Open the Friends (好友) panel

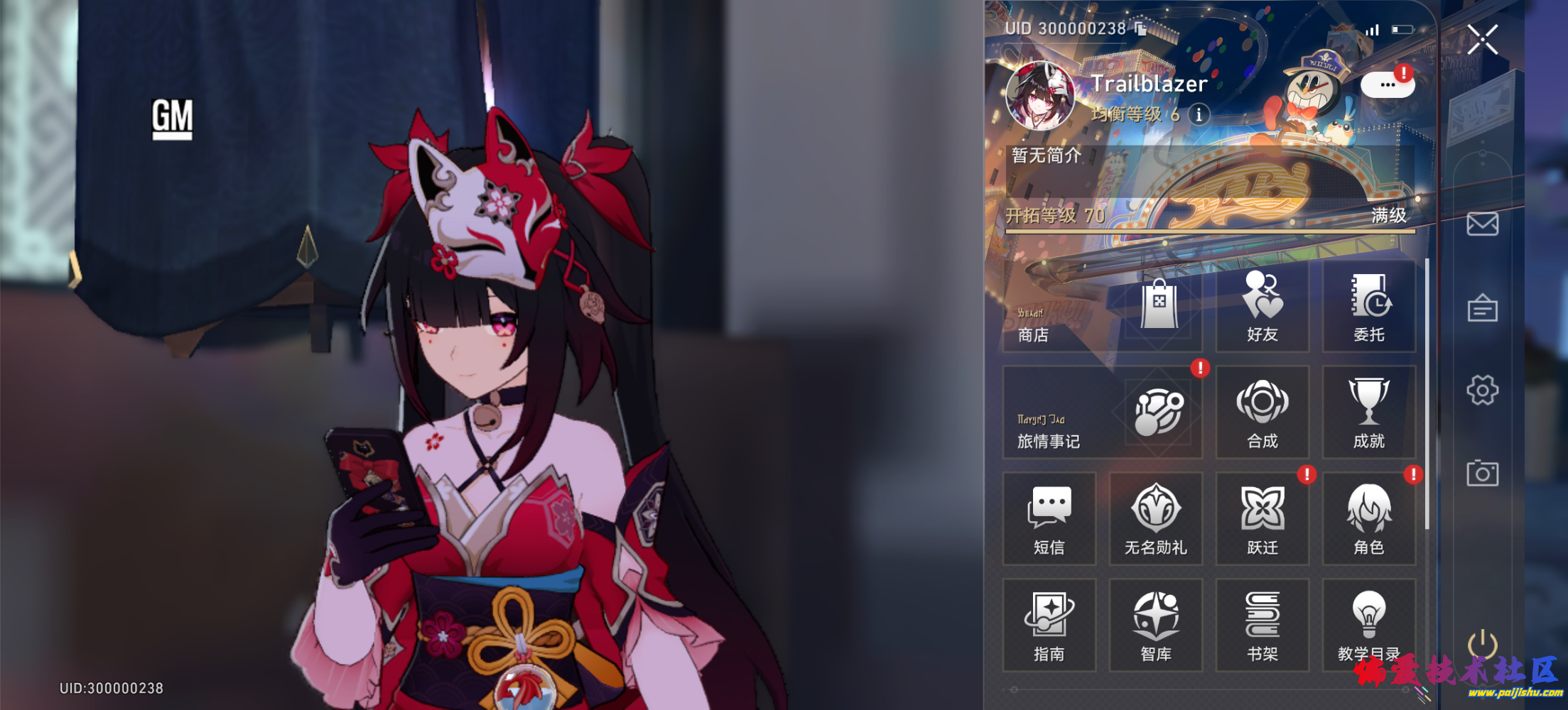1264,305
